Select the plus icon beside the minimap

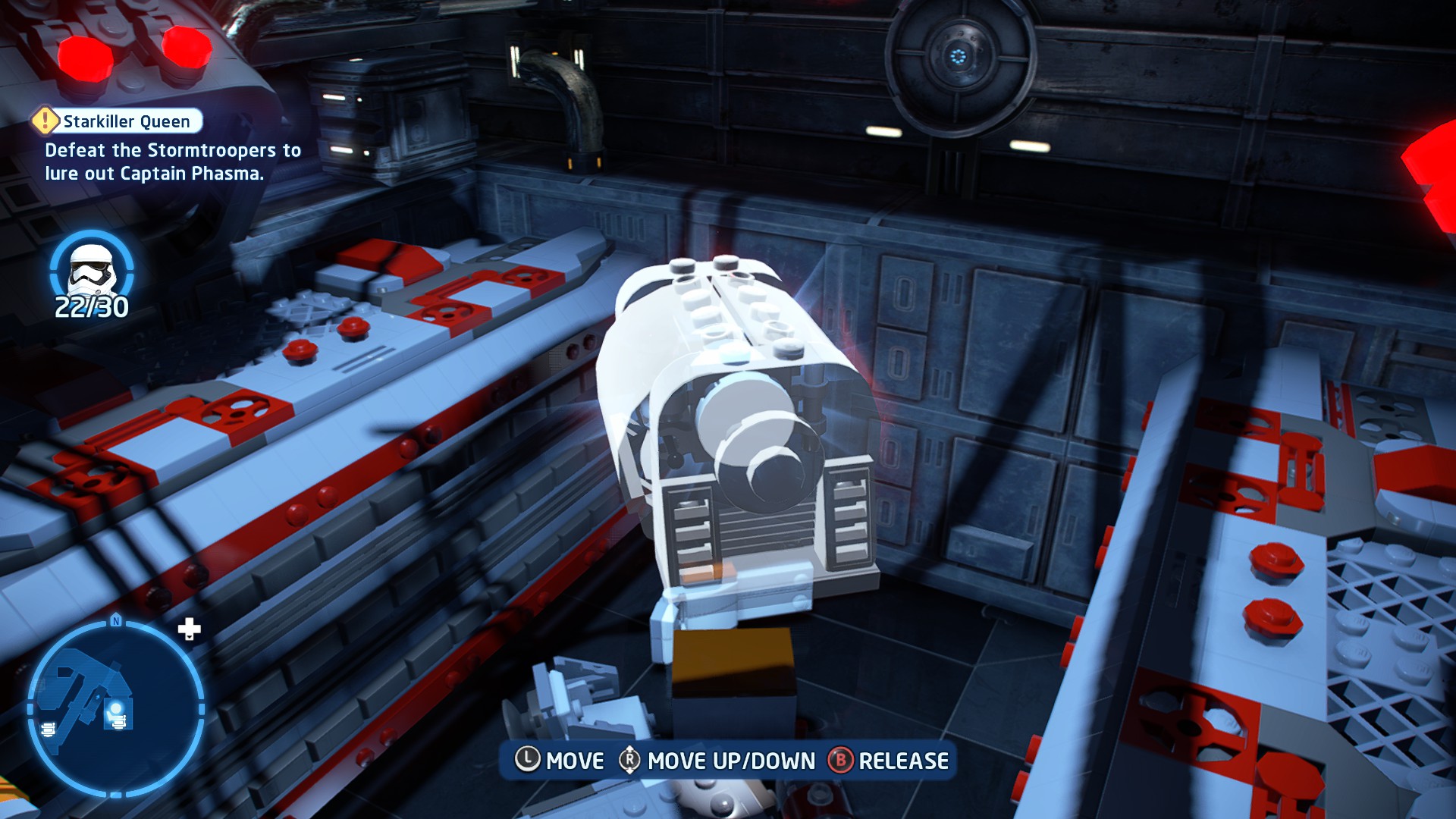point(189,629)
